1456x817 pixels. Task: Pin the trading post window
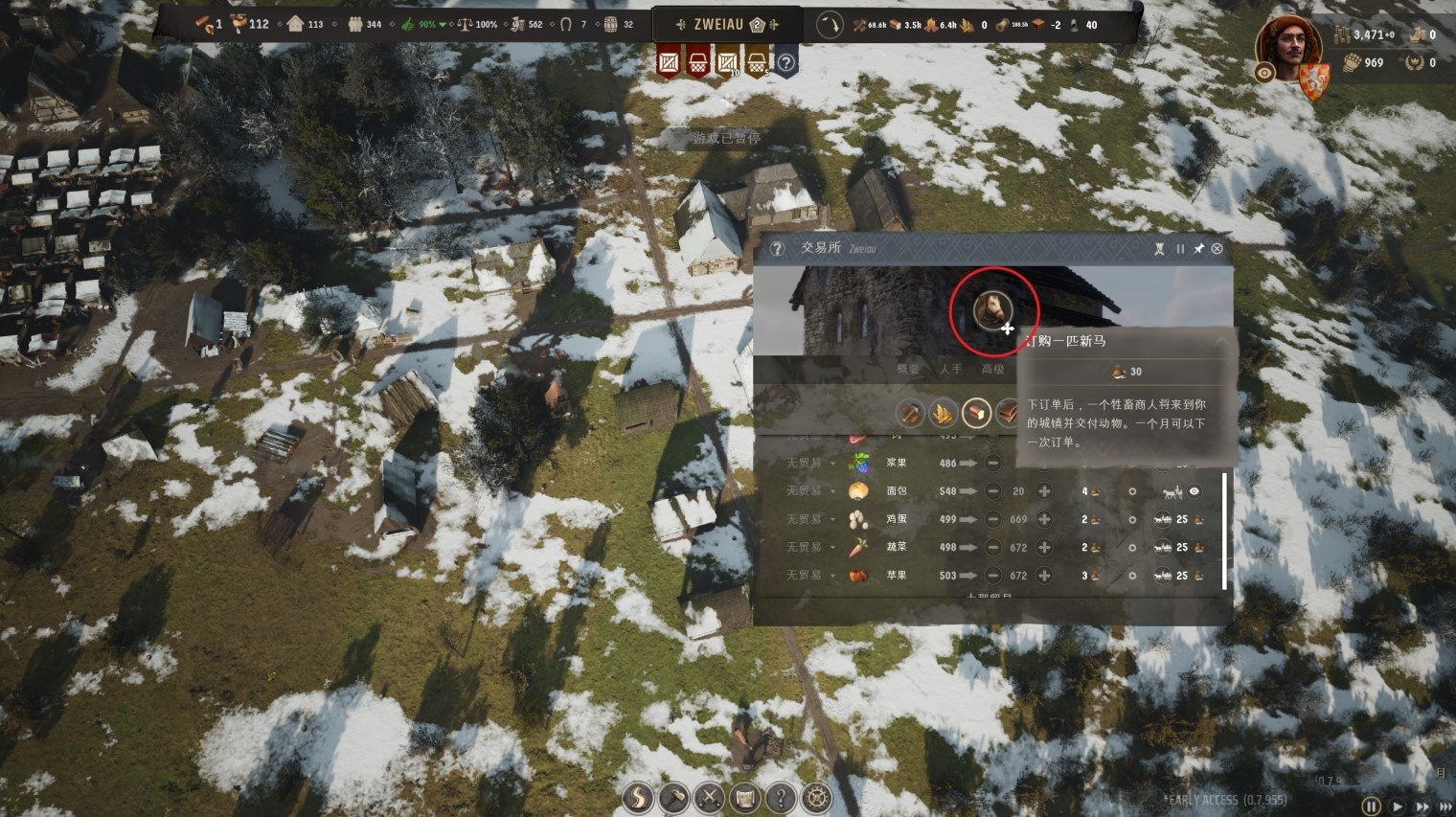pyautogui.click(x=1198, y=249)
